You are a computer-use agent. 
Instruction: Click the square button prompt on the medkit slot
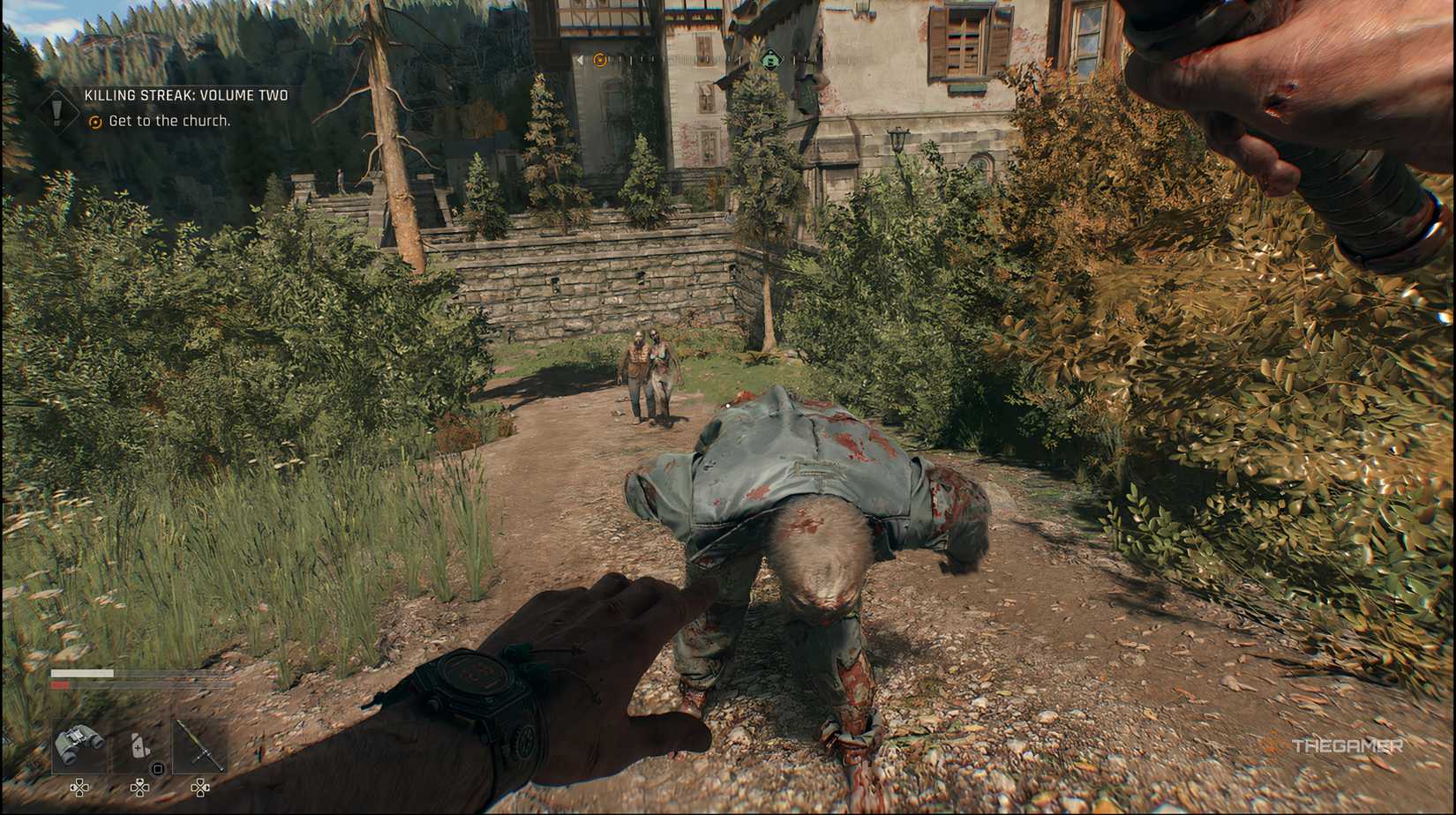[x=157, y=768]
